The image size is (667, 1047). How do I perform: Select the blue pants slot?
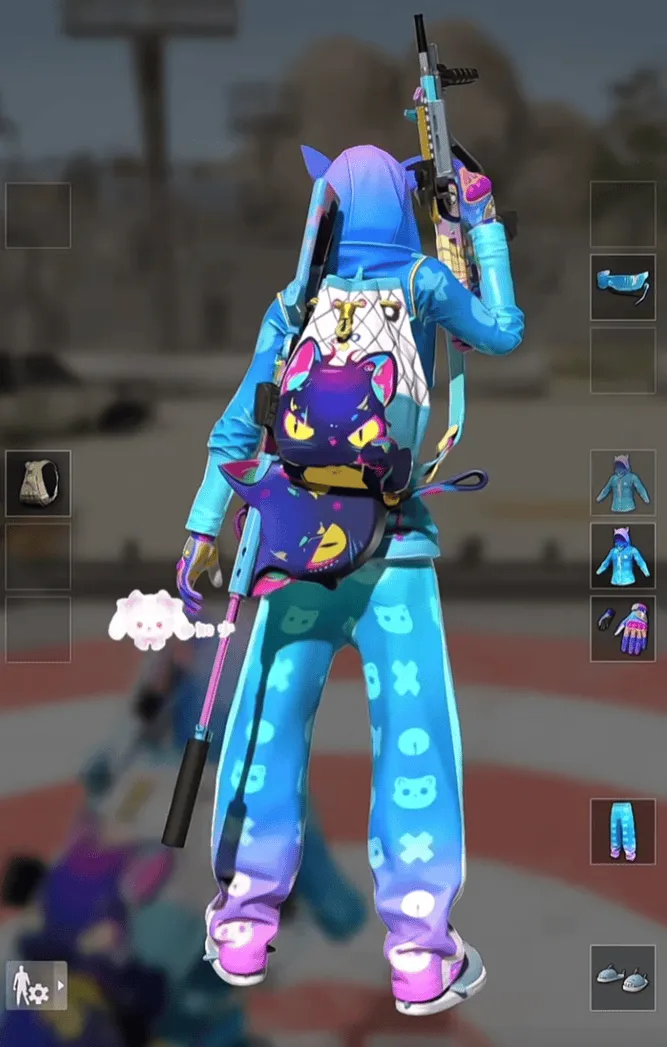coord(622,830)
